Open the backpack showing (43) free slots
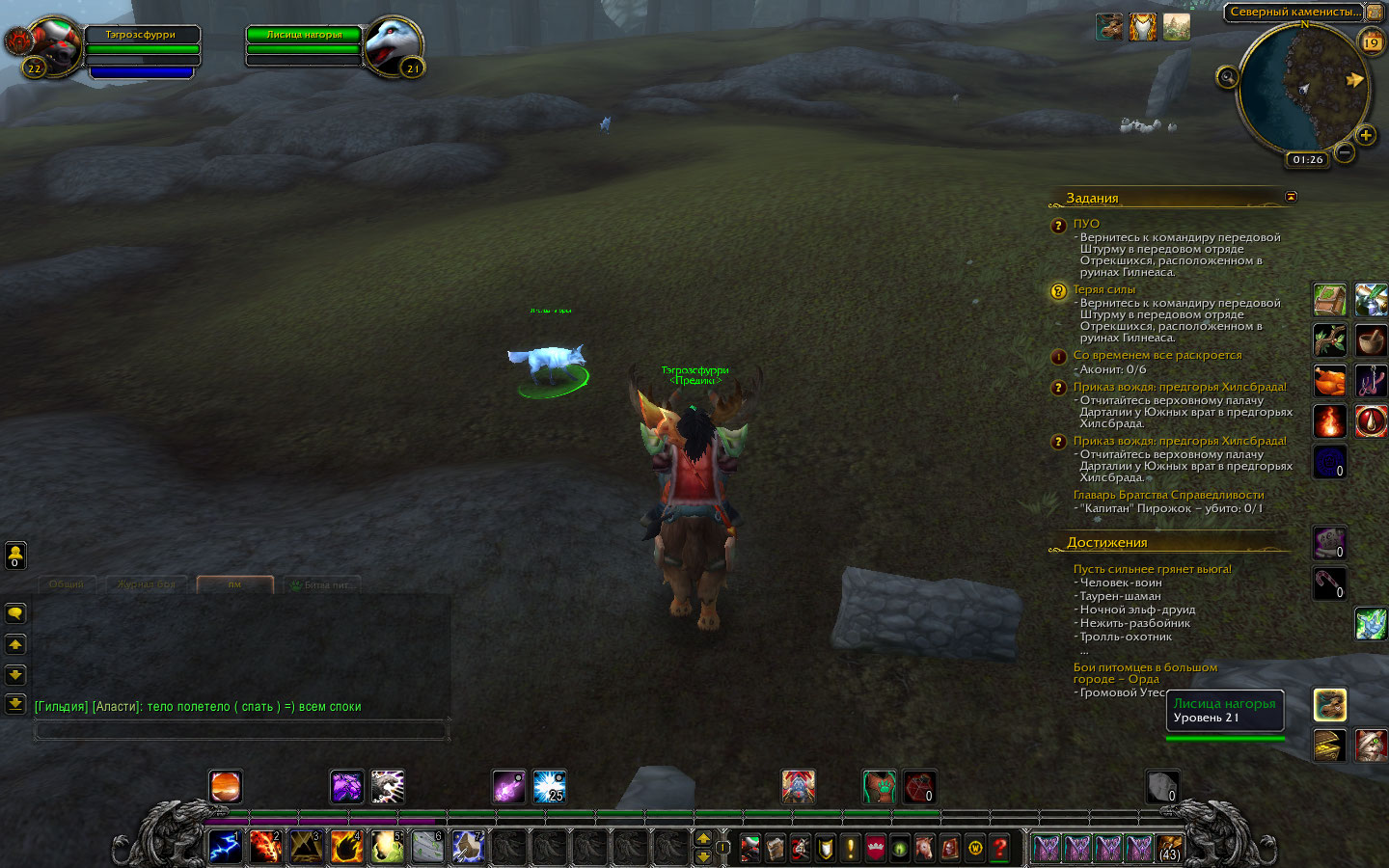 click(x=1170, y=848)
